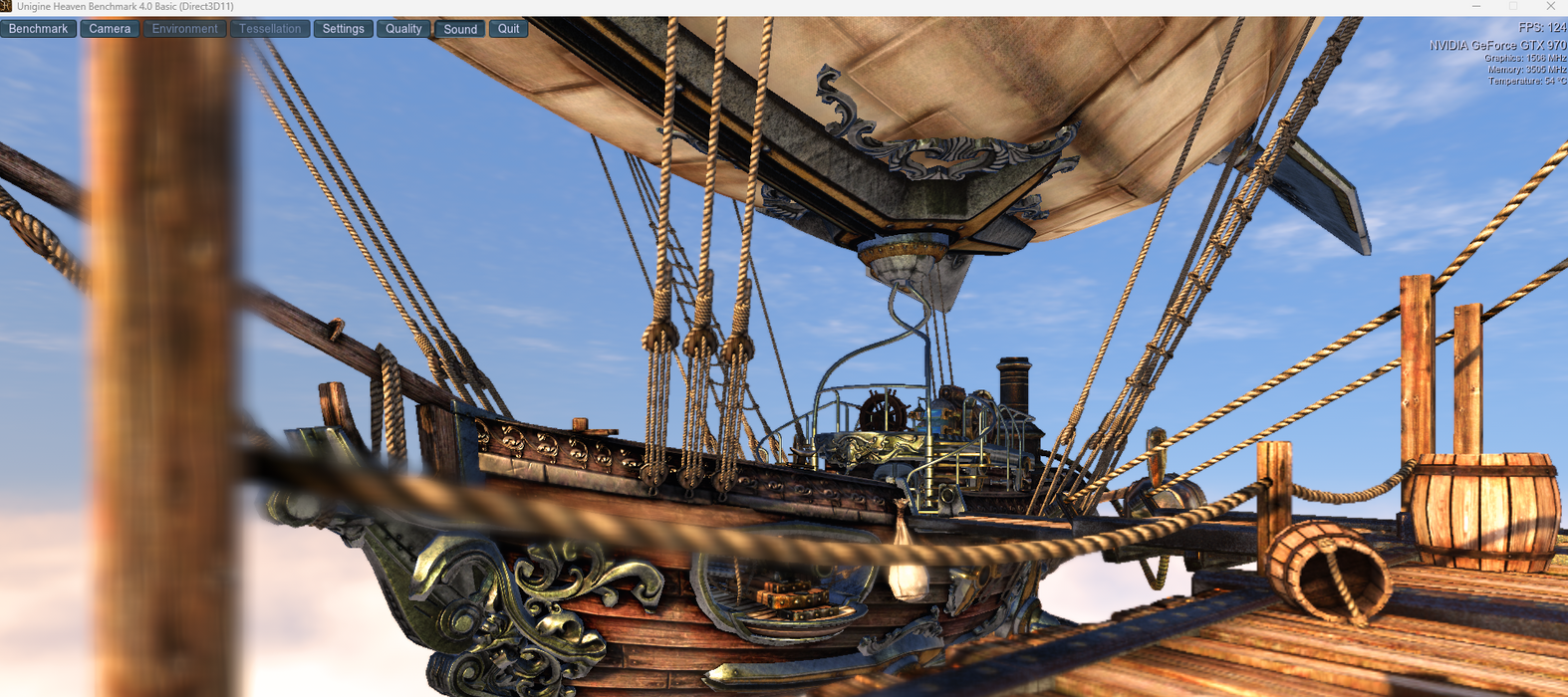Start the Benchmark run
Screen dimensions: 1568x697
pyautogui.click(x=39, y=29)
